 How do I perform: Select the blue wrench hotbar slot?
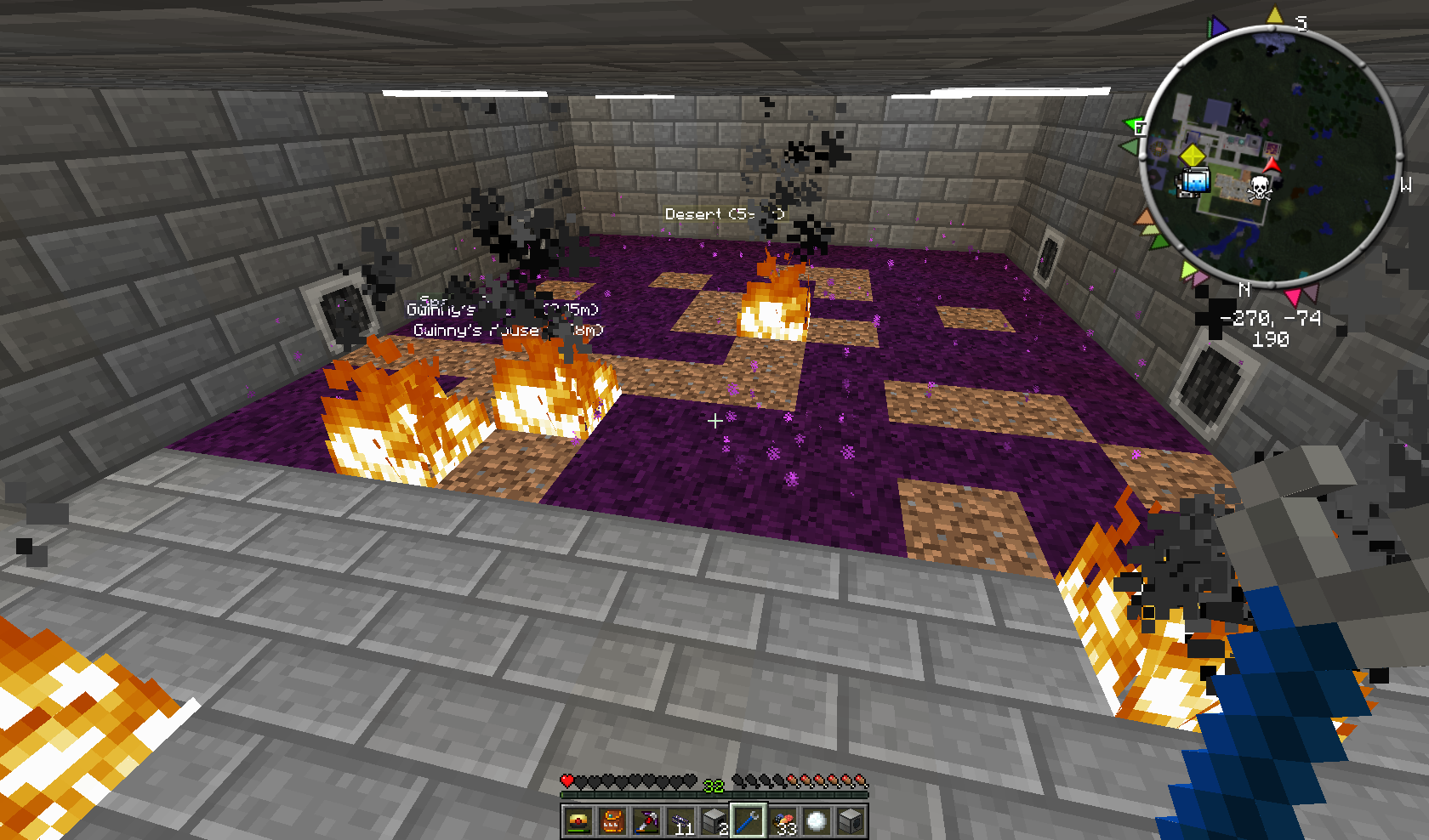[x=749, y=821]
